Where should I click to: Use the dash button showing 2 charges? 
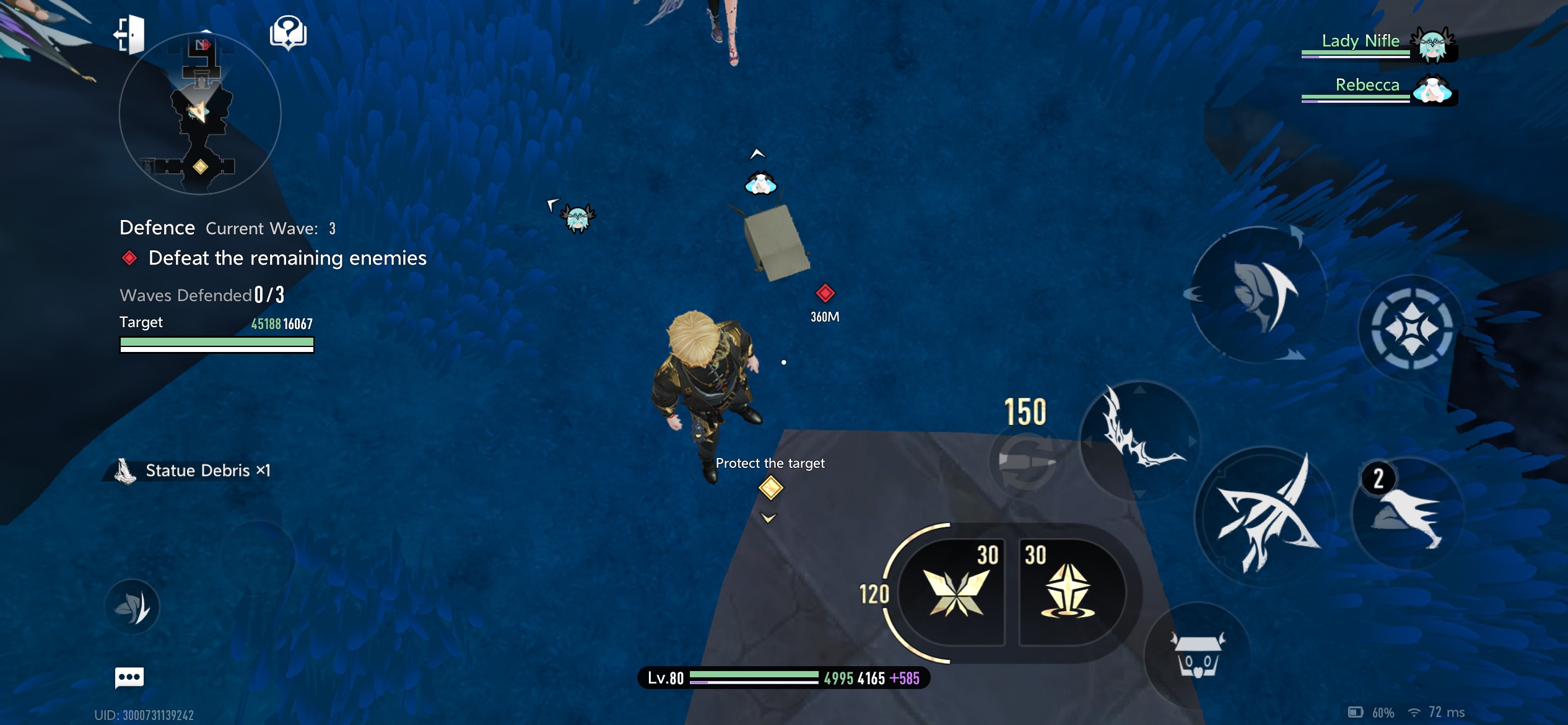1408,514
